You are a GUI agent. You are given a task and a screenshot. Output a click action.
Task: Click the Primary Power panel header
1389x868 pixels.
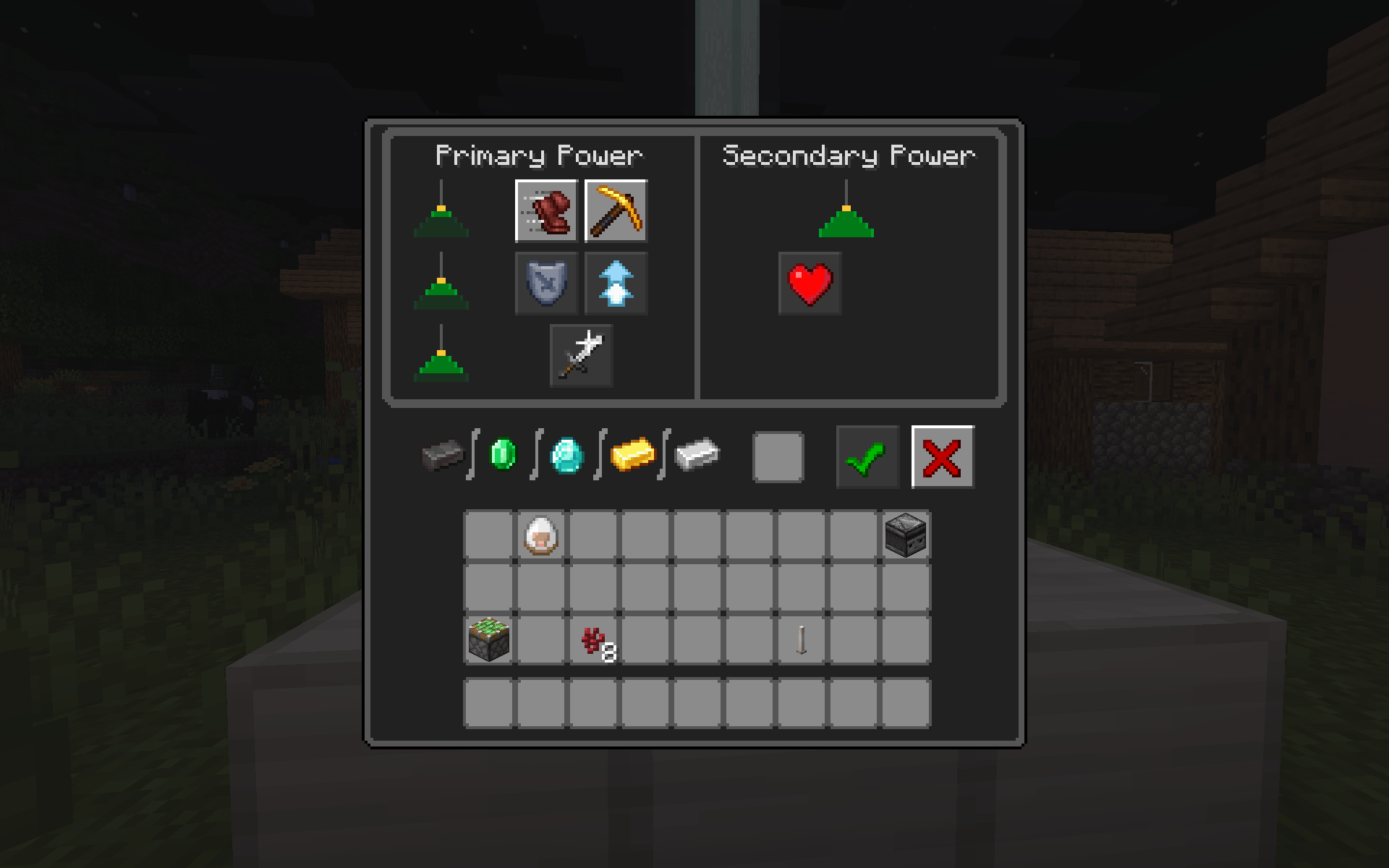[x=540, y=154]
